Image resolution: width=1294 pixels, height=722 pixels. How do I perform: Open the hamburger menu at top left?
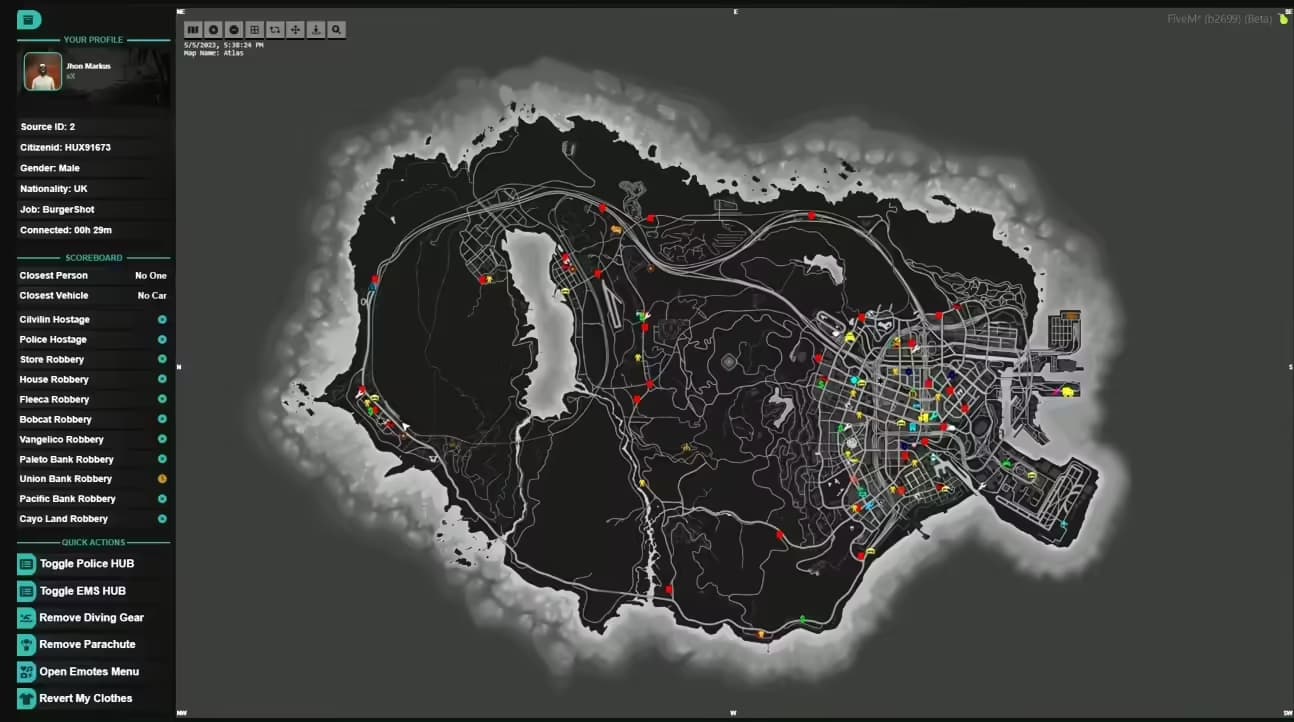(x=30, y=19)
